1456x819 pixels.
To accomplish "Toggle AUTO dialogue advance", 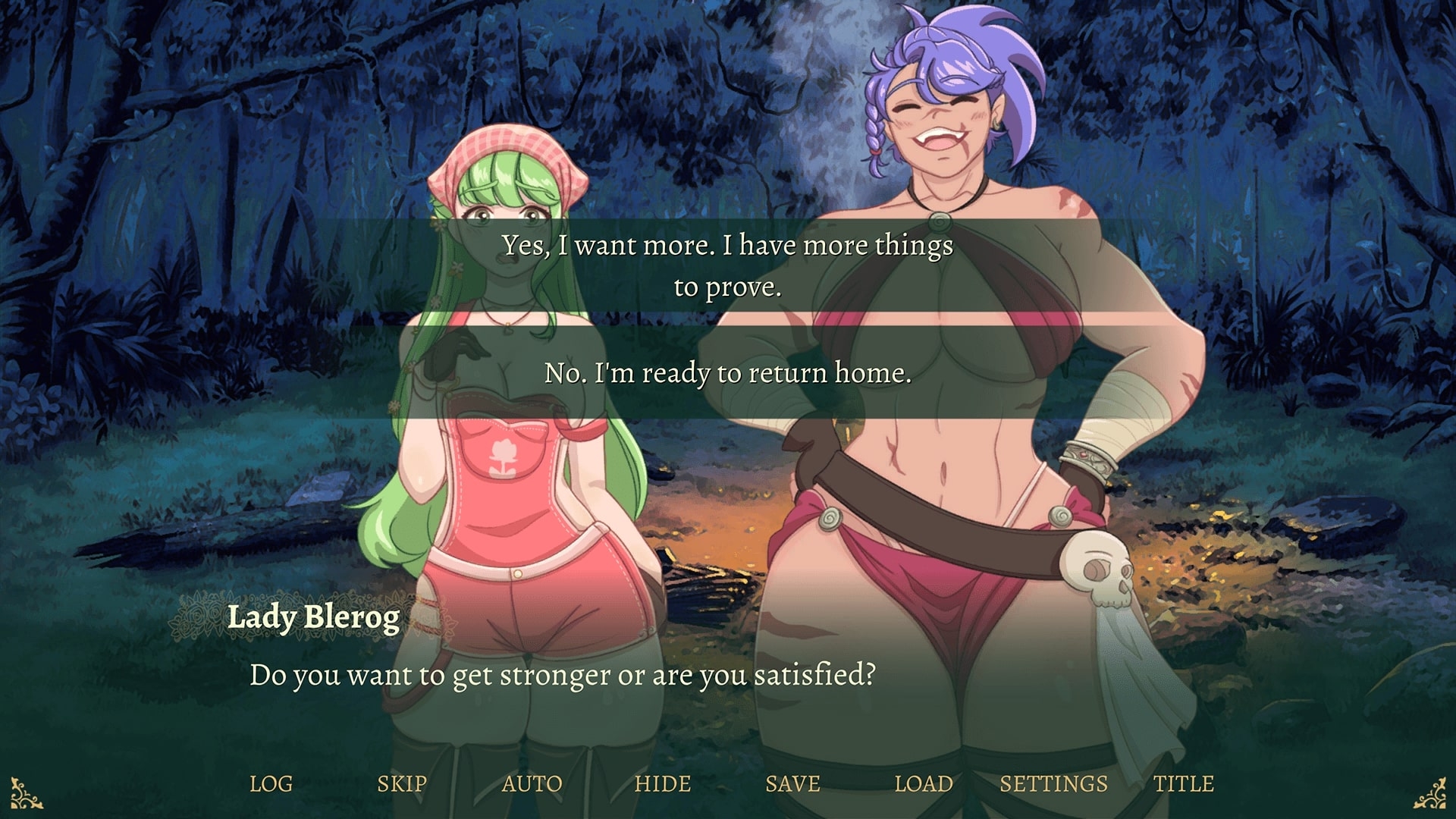I will pyautogui.click(x=532, y=783).
